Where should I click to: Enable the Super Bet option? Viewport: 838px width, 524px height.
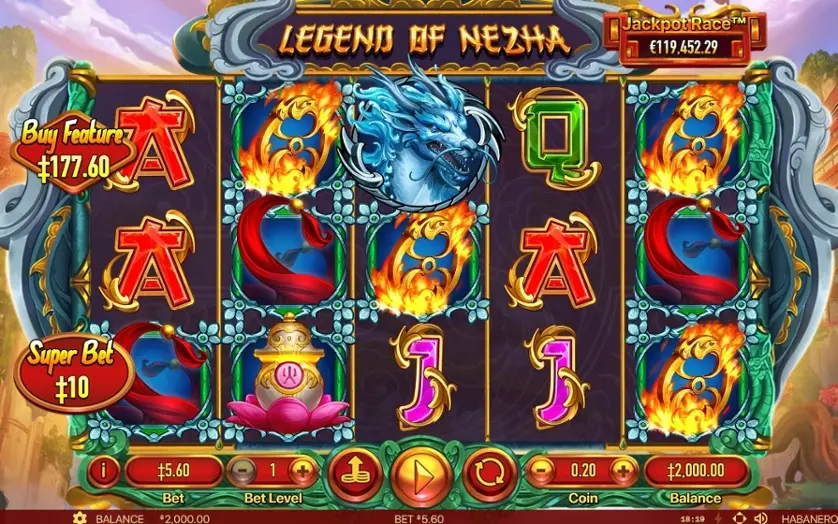pos(74,368)
